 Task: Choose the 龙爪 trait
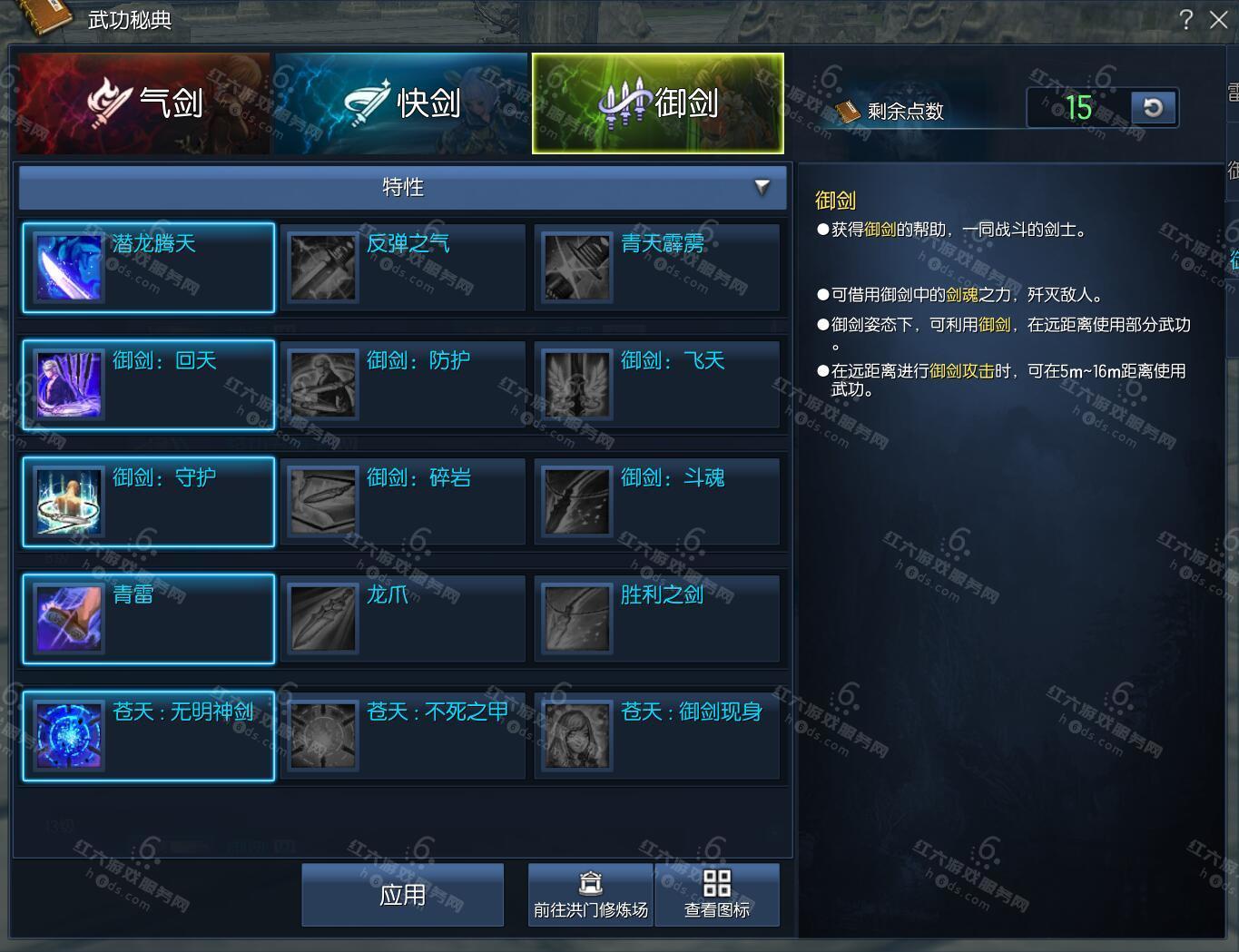click(403, 619)
